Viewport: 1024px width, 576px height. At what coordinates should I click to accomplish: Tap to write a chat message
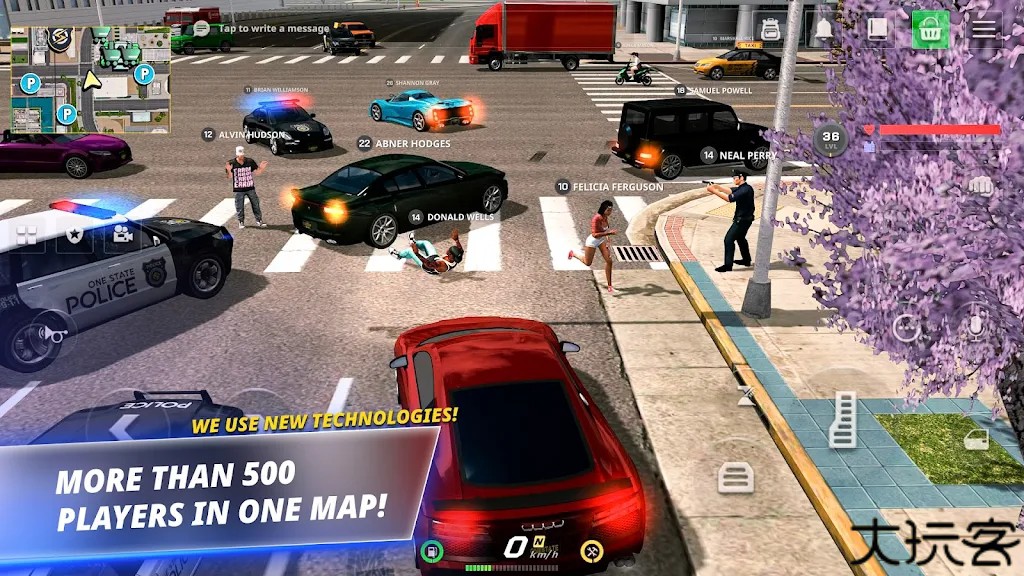click(260, 28)
